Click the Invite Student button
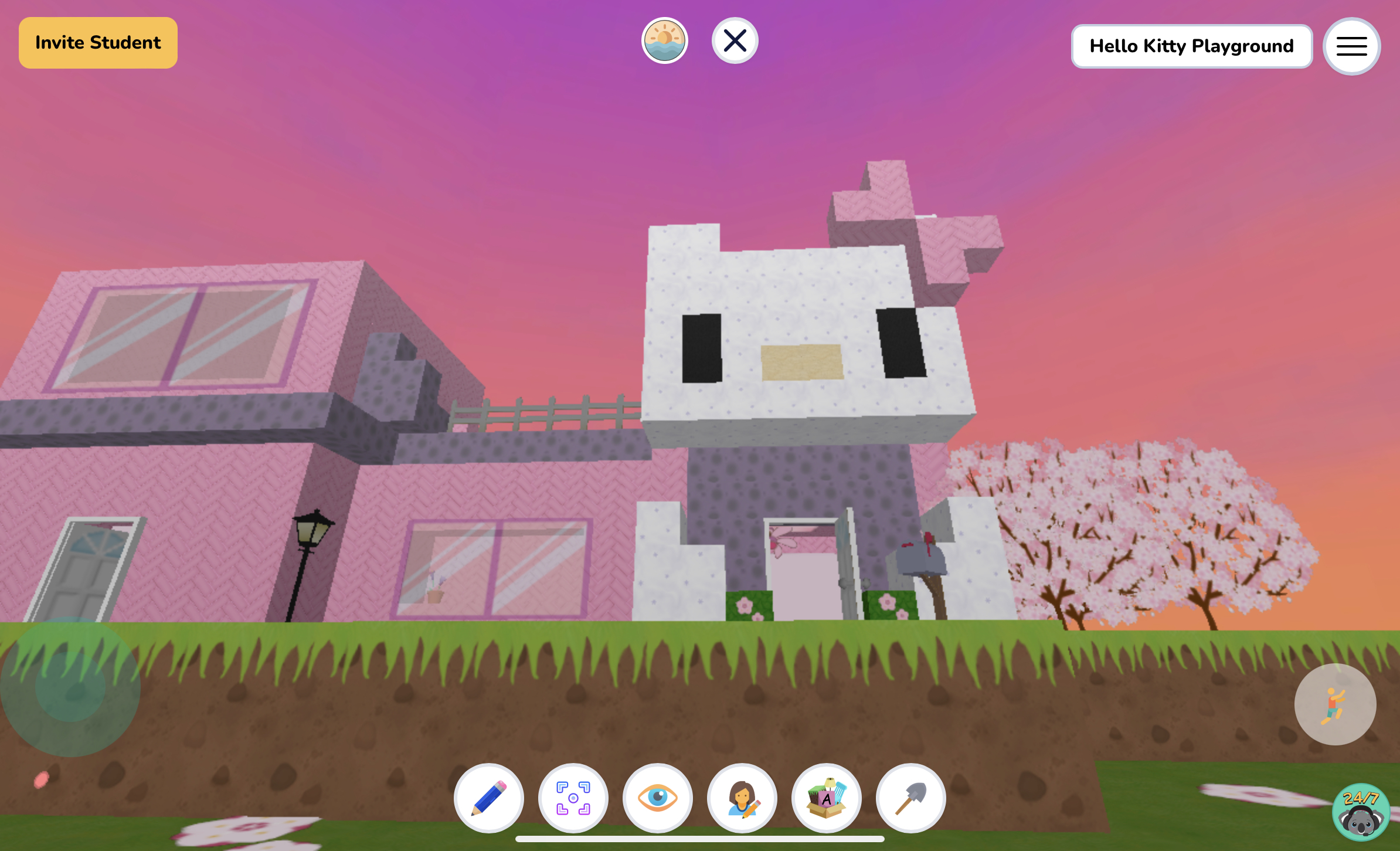 (x=97, y=42)
